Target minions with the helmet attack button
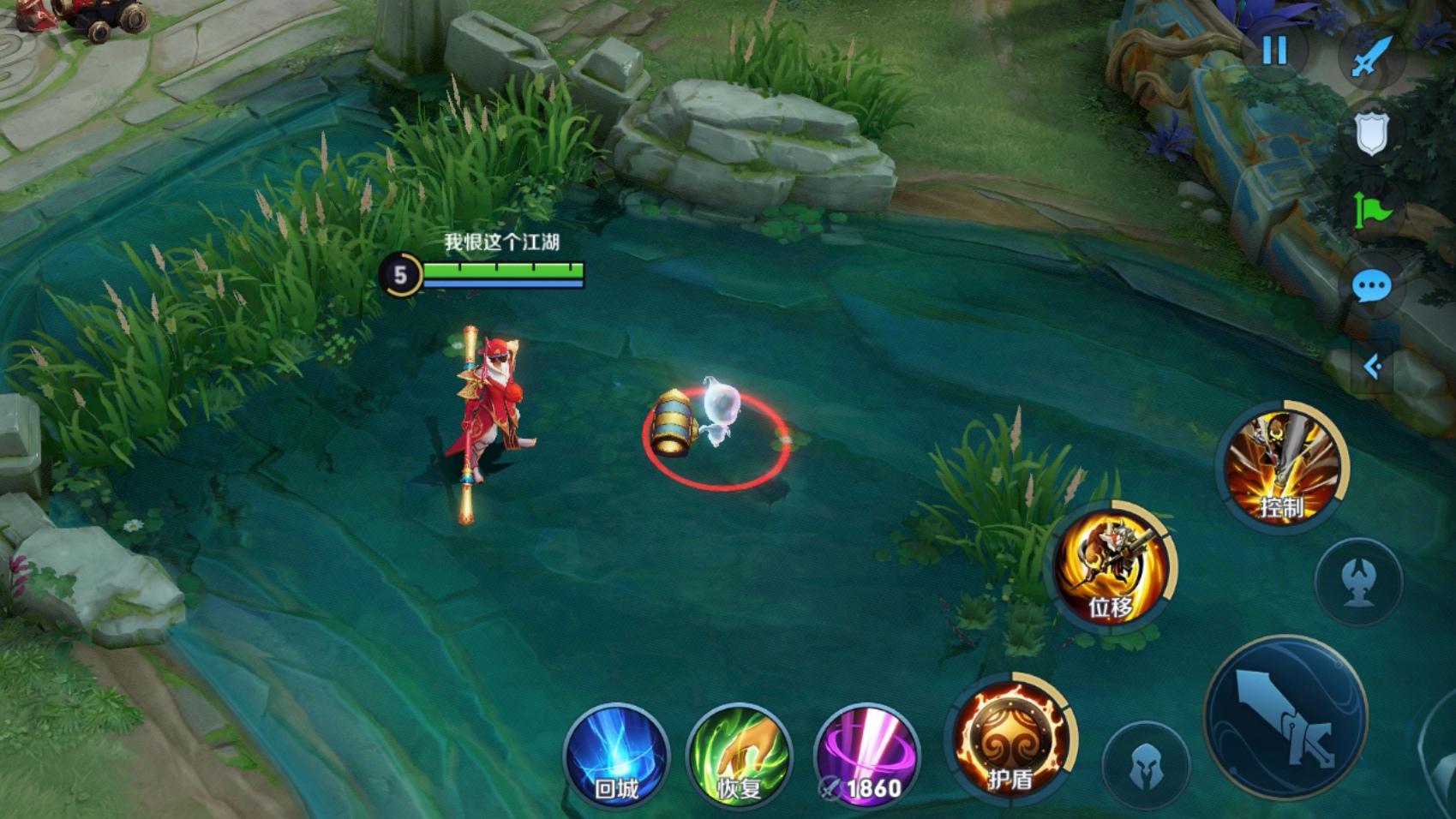Image resolution: width=1456 pixels, height=819 pixels. click(x=1147, y=766)
